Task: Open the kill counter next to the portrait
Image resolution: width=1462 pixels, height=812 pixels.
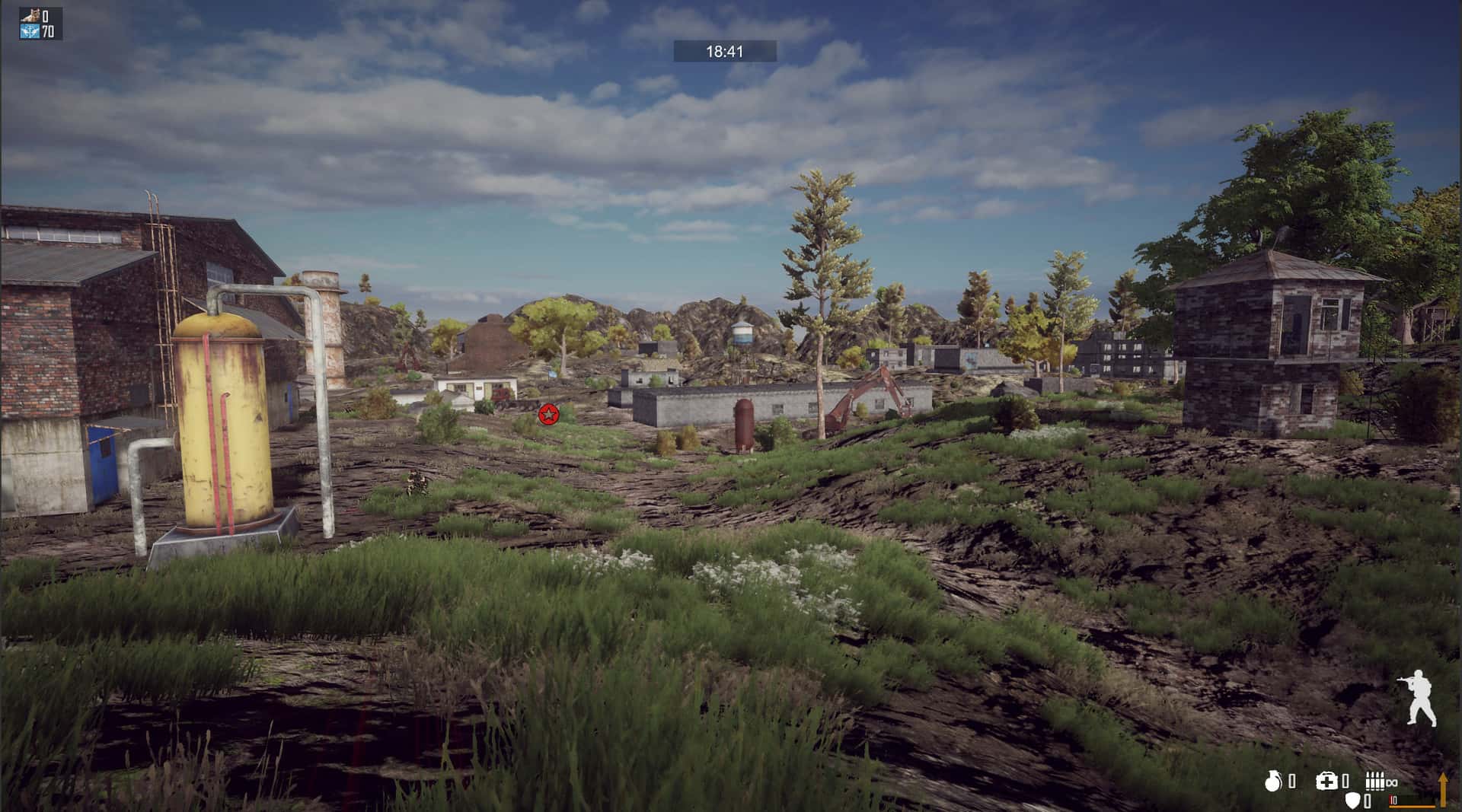Action: pyautogui.click(x=46, y=16)
